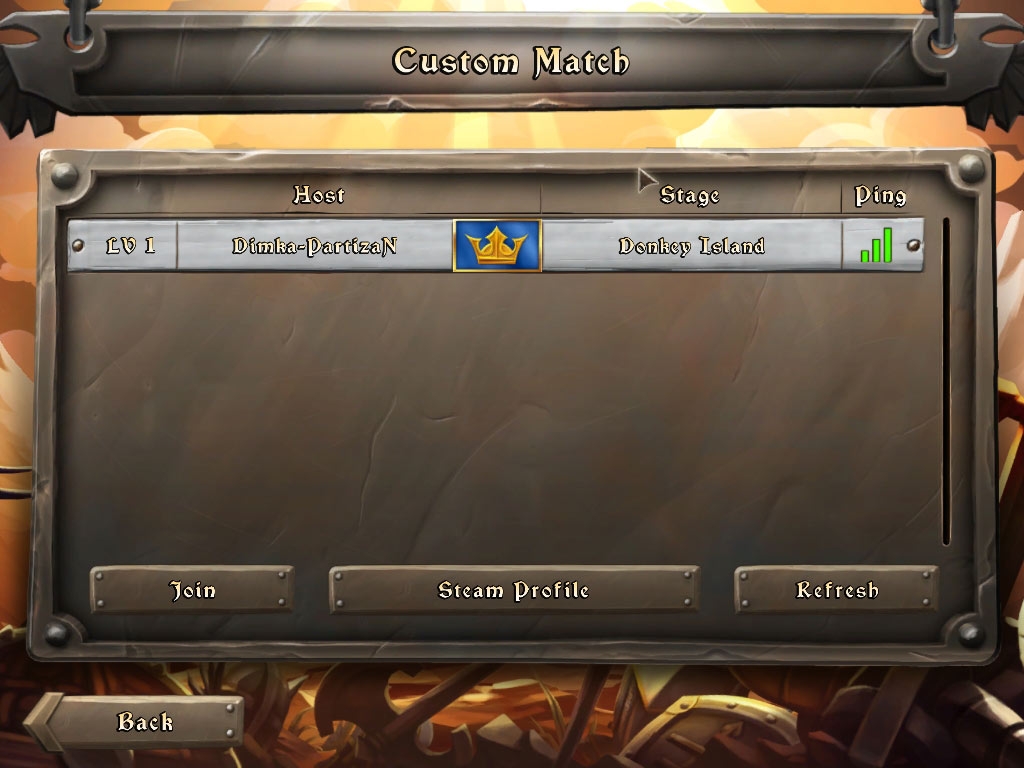
Task: Go back to the previous menu
Action: click(x=144, y=722)
